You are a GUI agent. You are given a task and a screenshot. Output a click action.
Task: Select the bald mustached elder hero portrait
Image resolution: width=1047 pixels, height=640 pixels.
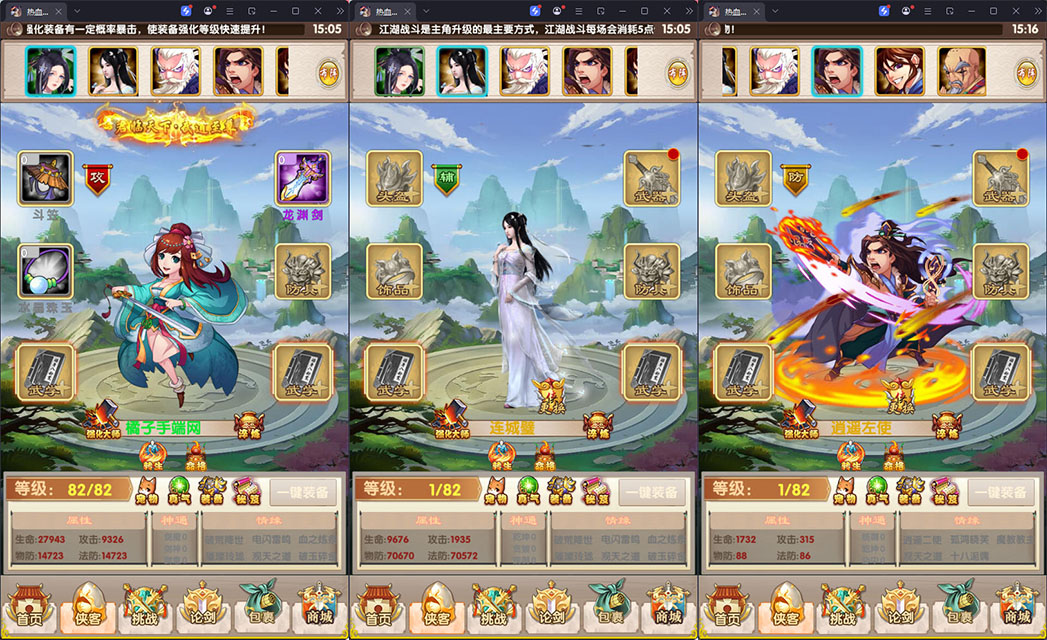(961, 71)
